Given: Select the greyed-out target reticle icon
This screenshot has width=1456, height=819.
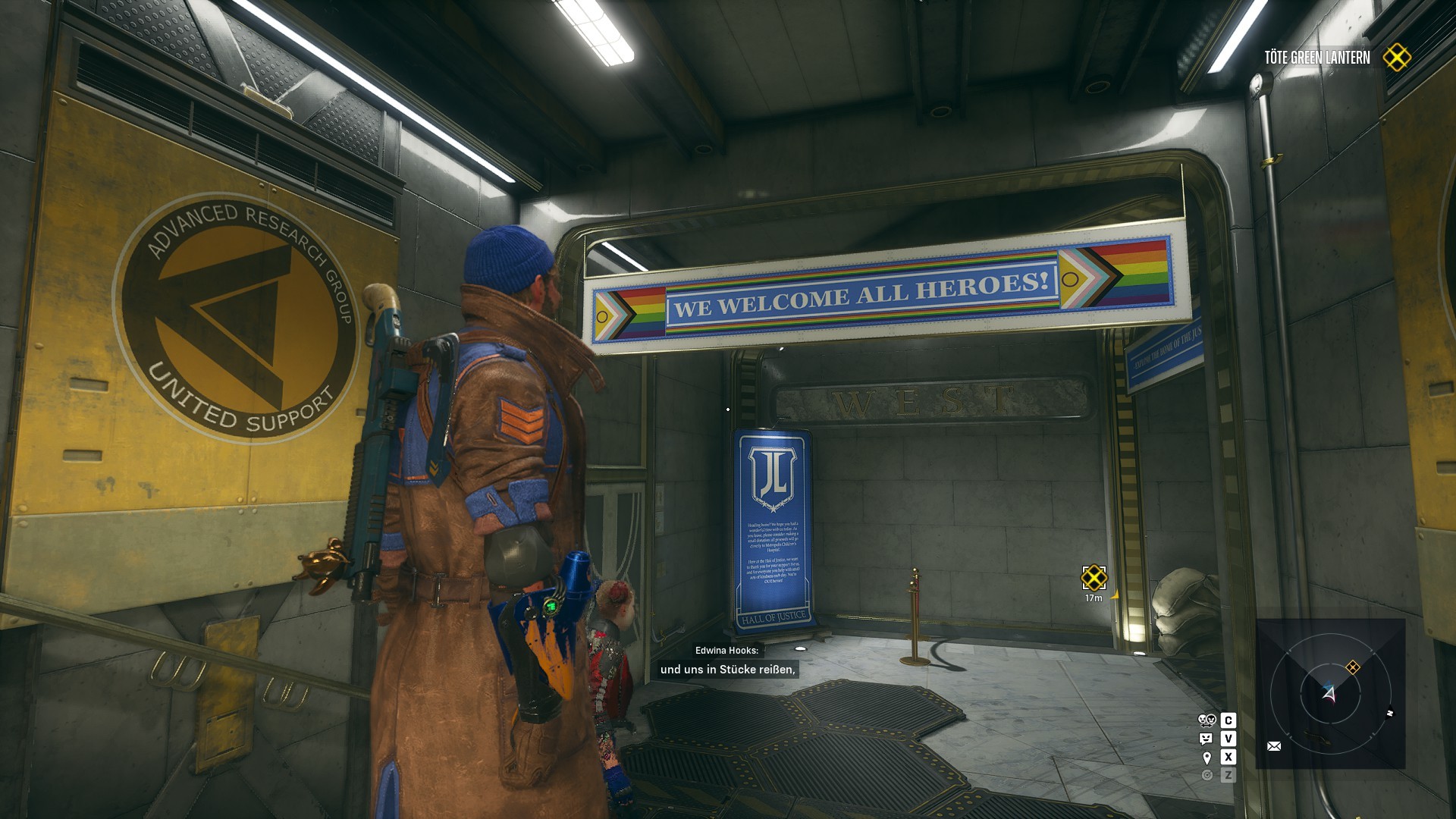Looking at the screenshot, I should coord(1207,775).
